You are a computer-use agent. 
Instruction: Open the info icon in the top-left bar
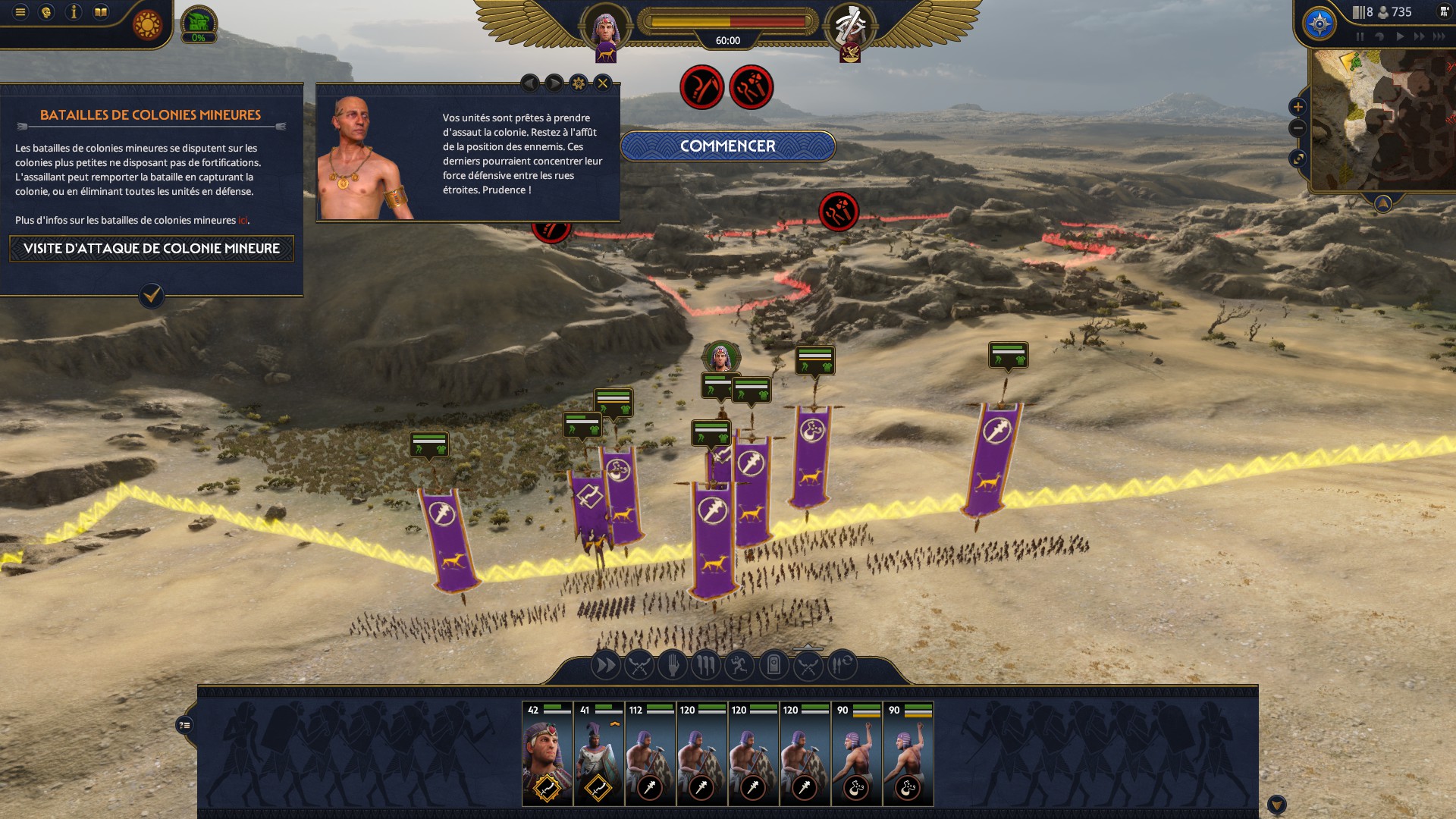(74, 12)
